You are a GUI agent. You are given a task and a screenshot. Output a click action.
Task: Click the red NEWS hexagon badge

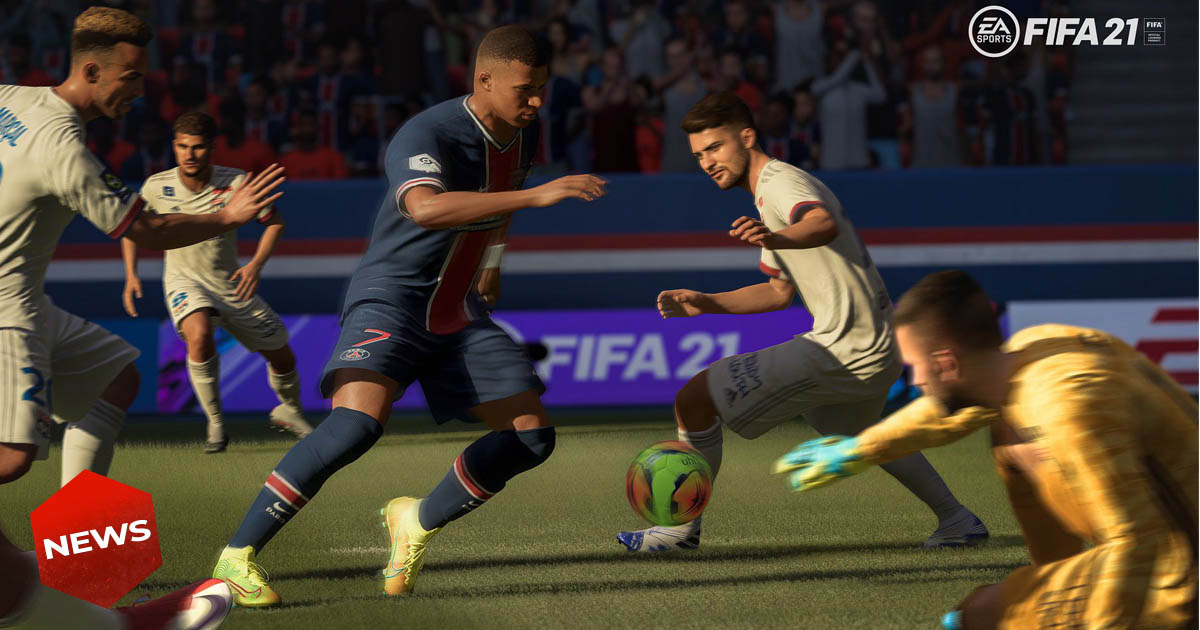[96, 539]
